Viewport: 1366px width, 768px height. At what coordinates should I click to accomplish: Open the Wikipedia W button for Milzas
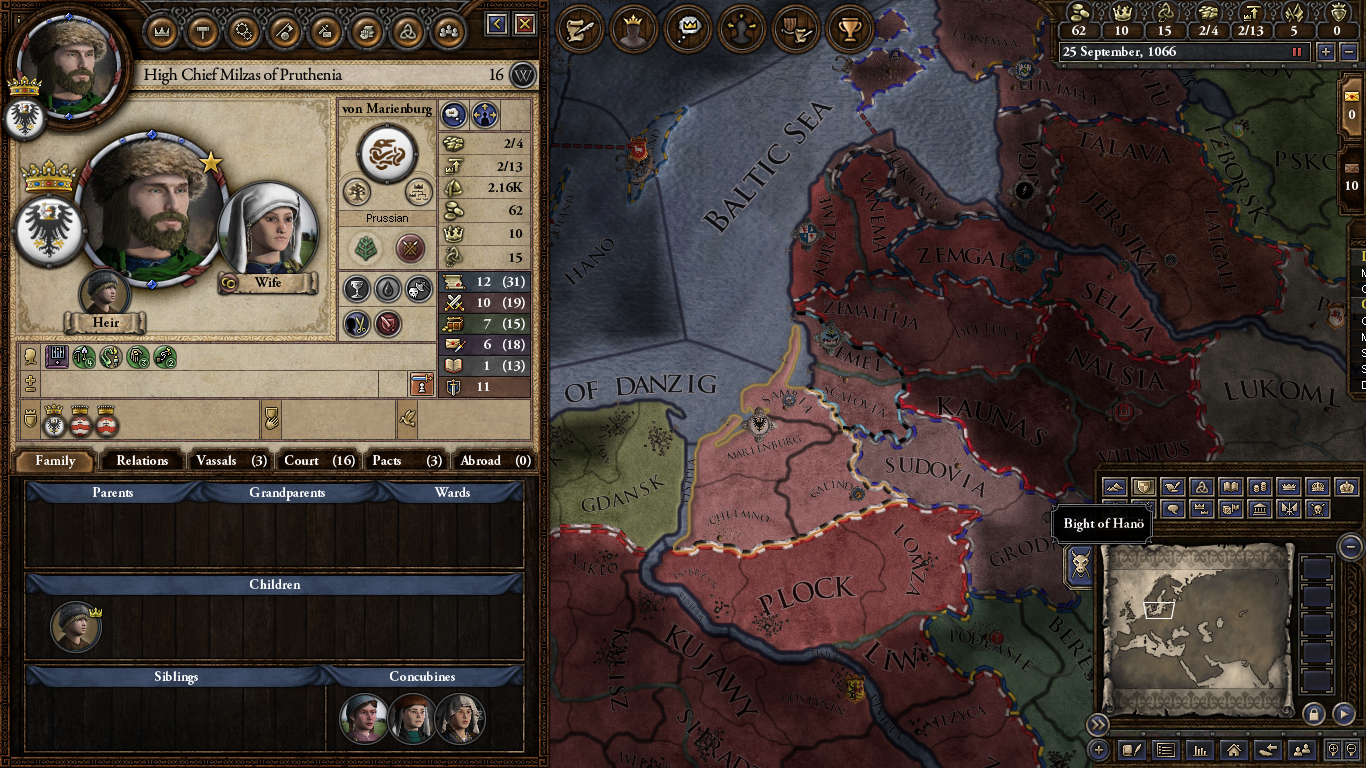coord(522,75)
